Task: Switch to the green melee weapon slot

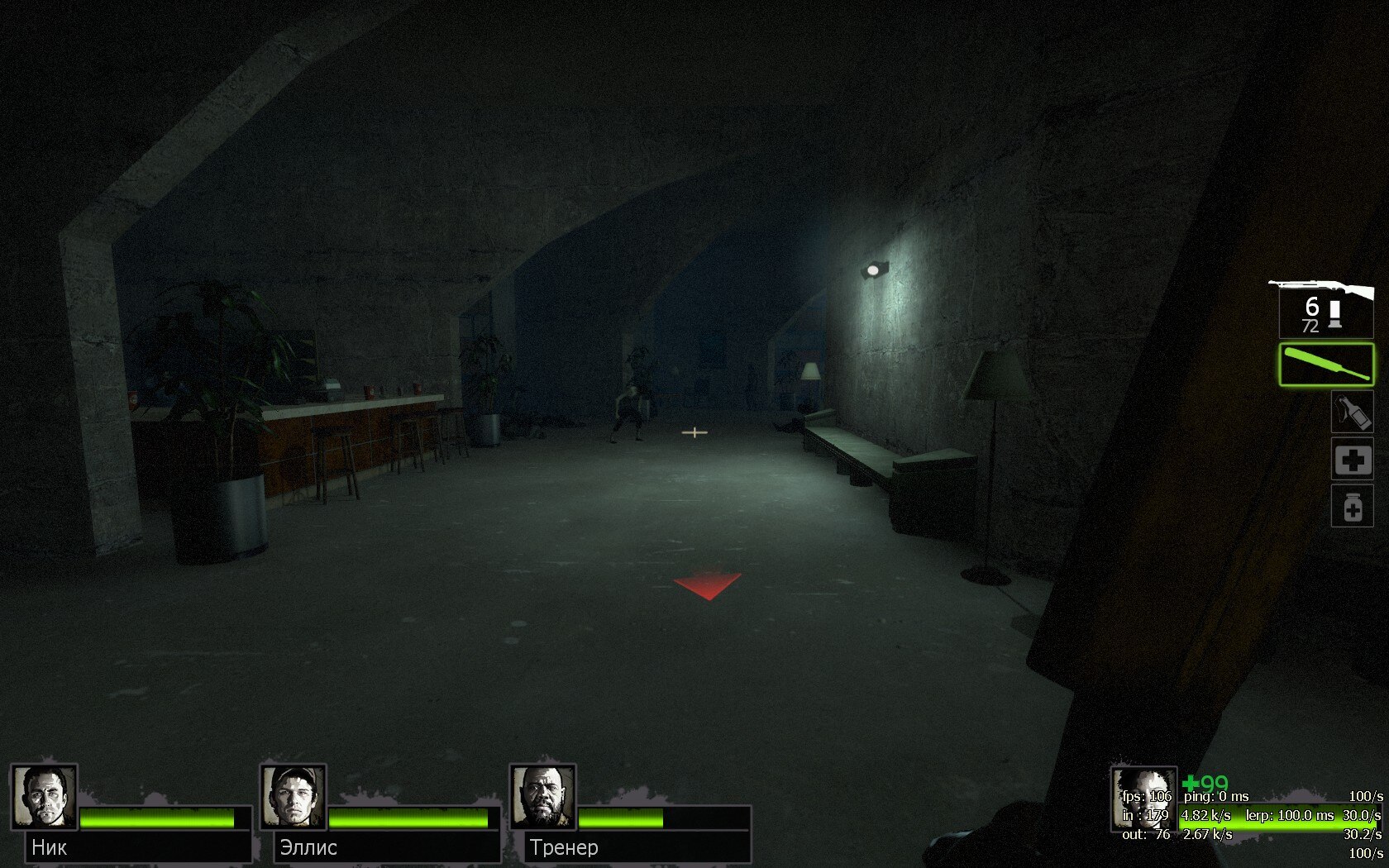Action: [x=1326, y=365]
